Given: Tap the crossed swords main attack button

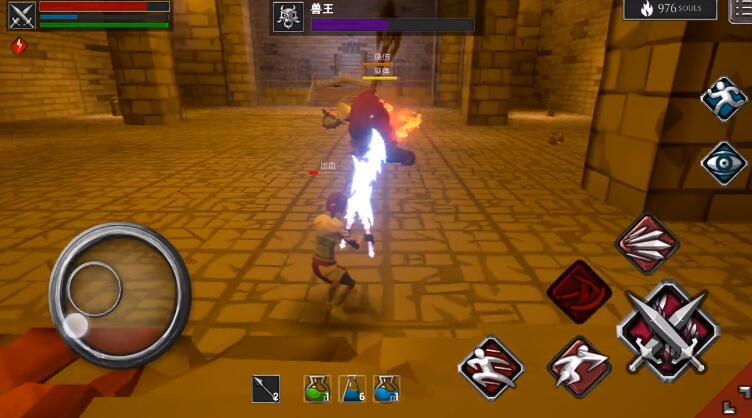Looking at the screenshot, I should pyautogui.click(x=668, y=331).
